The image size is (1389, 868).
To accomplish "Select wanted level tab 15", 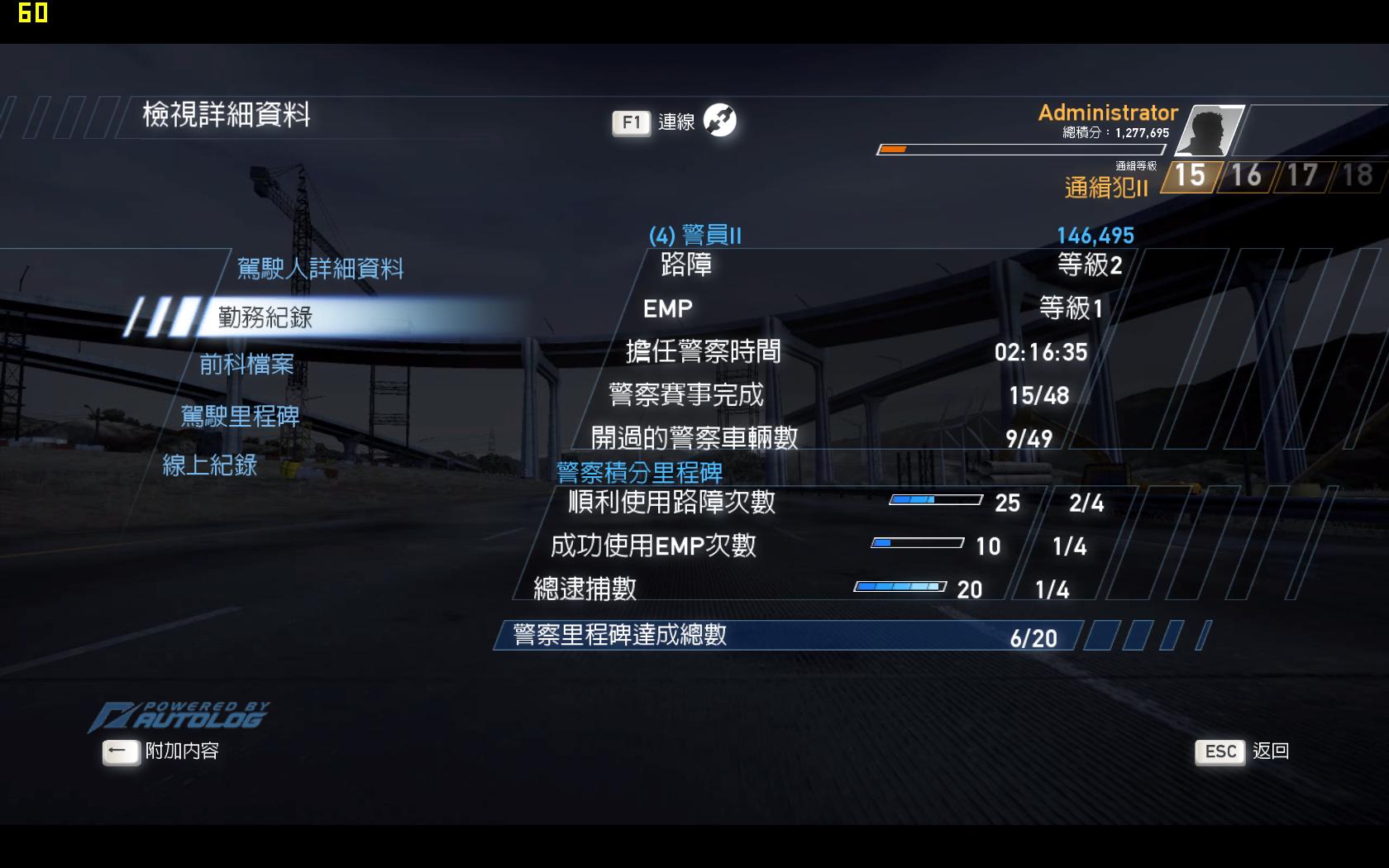I will pyautogui.click(x=1190, y=176).
